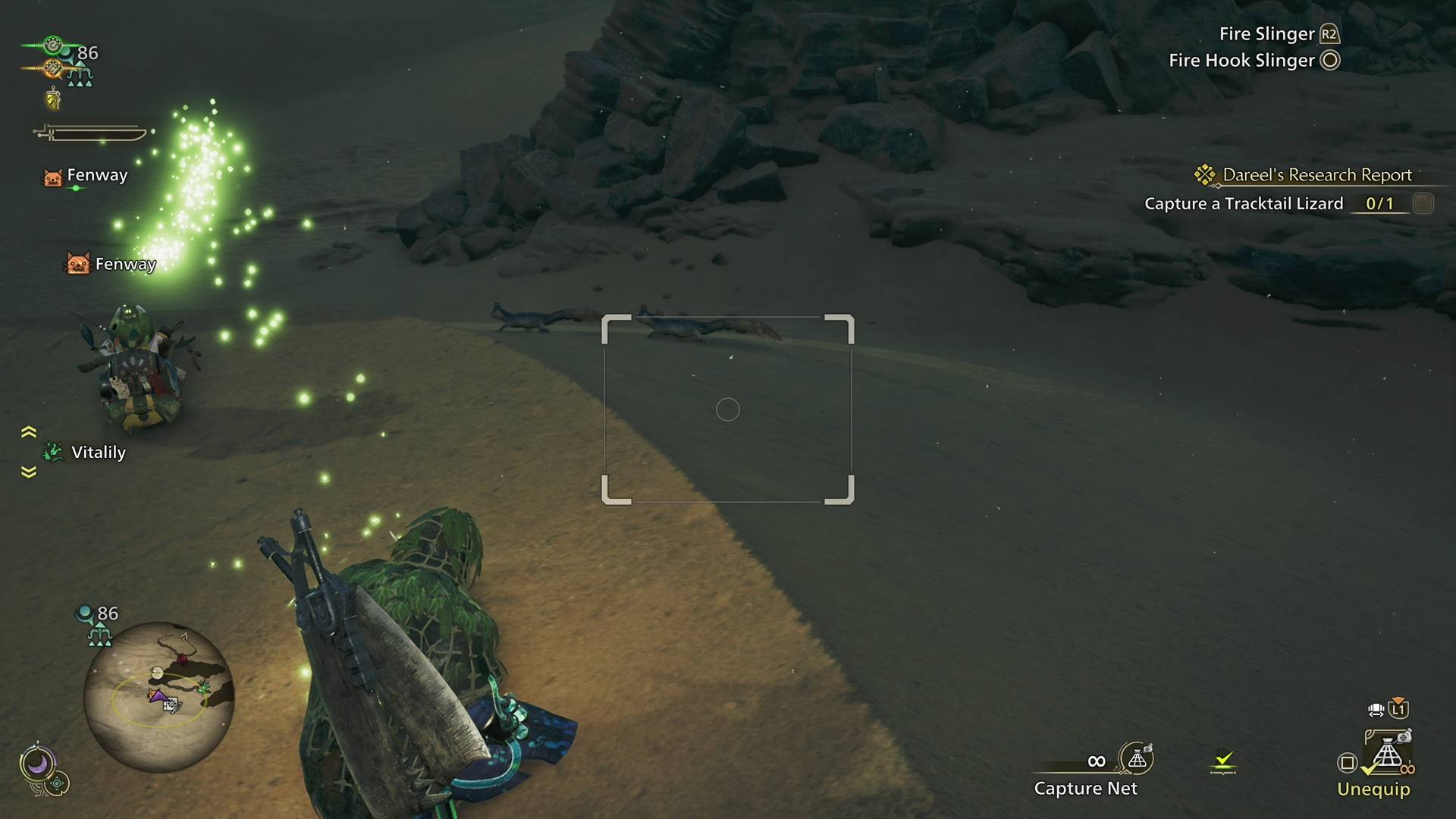
Task: Open the circular minimap
Action: [x=158, y=696]
